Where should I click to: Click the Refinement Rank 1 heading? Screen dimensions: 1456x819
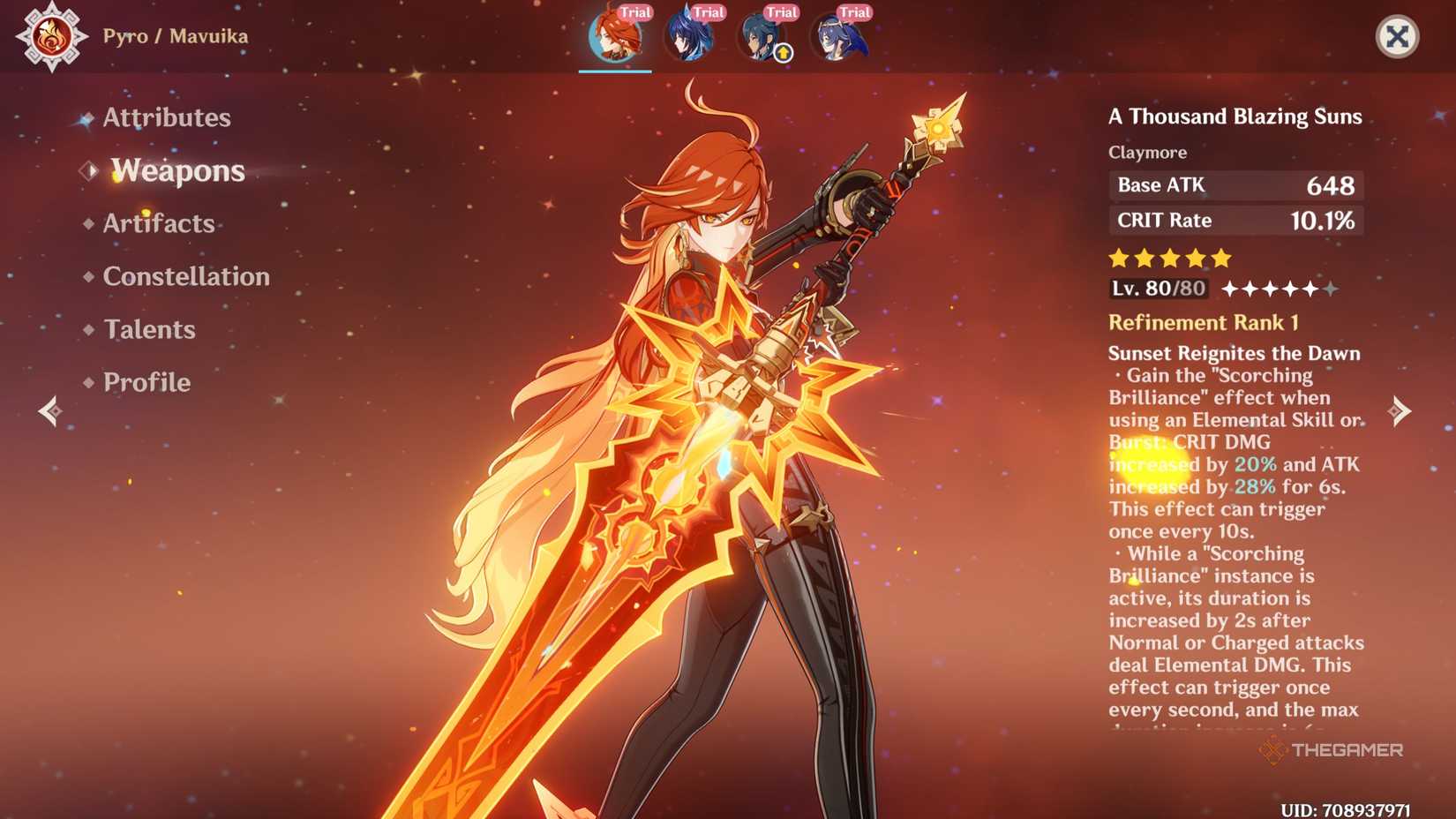pos(1204,322)
